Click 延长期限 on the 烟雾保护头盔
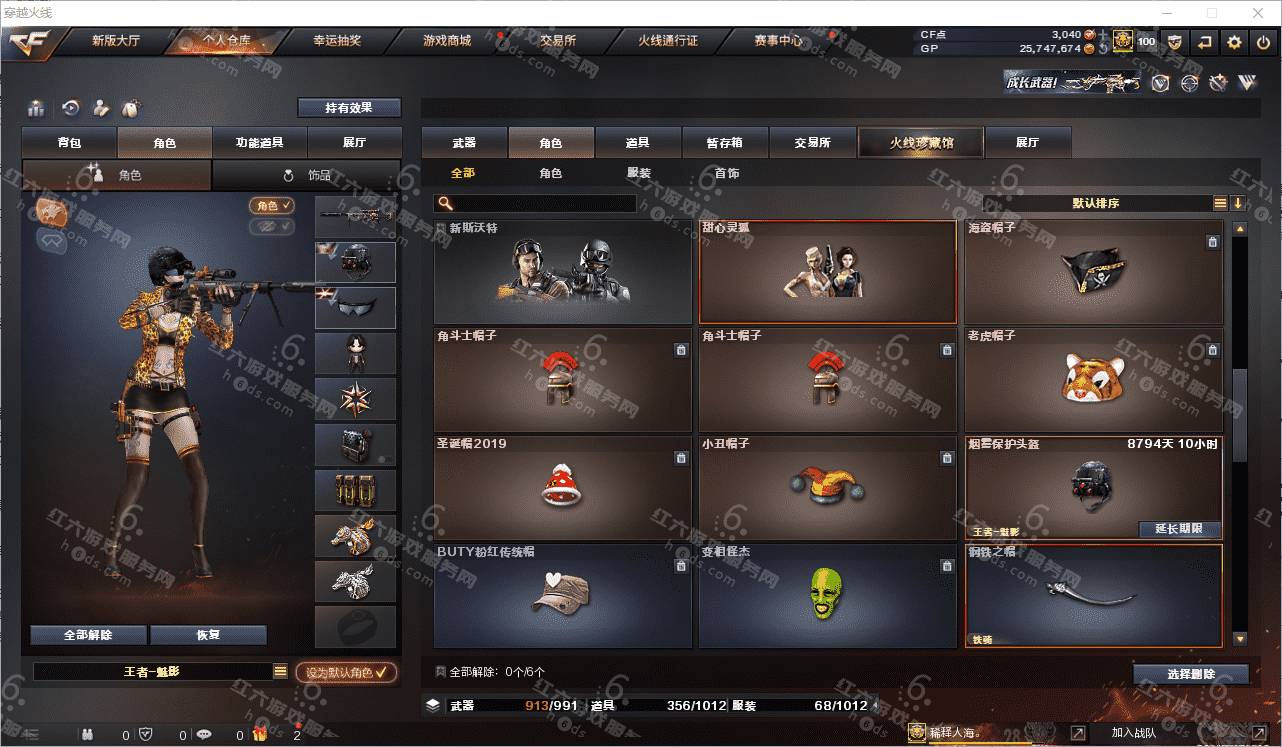Image resolution: width=1282 pixels, height=747 pixels. [1179, 529]
